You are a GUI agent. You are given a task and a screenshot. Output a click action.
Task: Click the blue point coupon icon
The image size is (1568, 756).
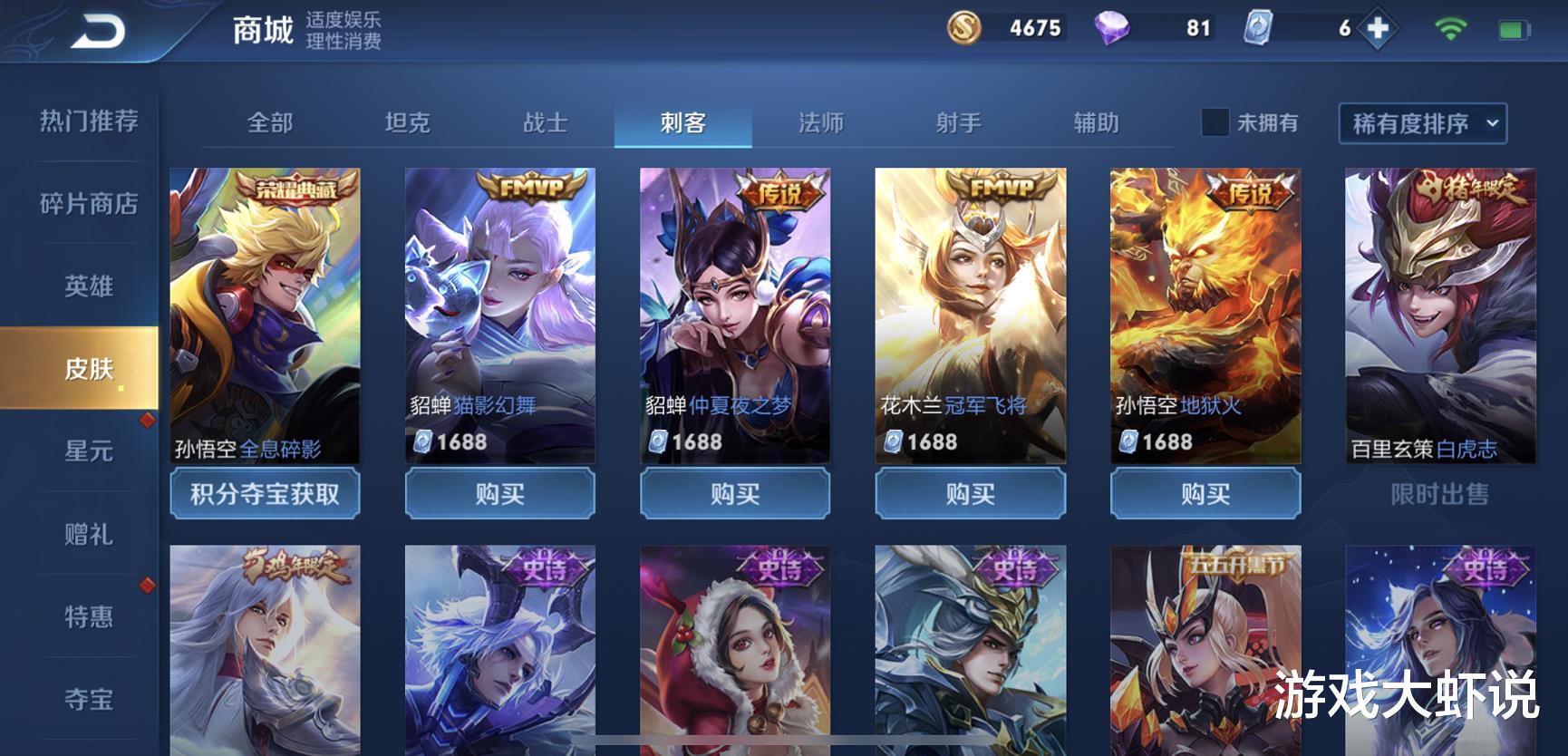click(1259, 28)
